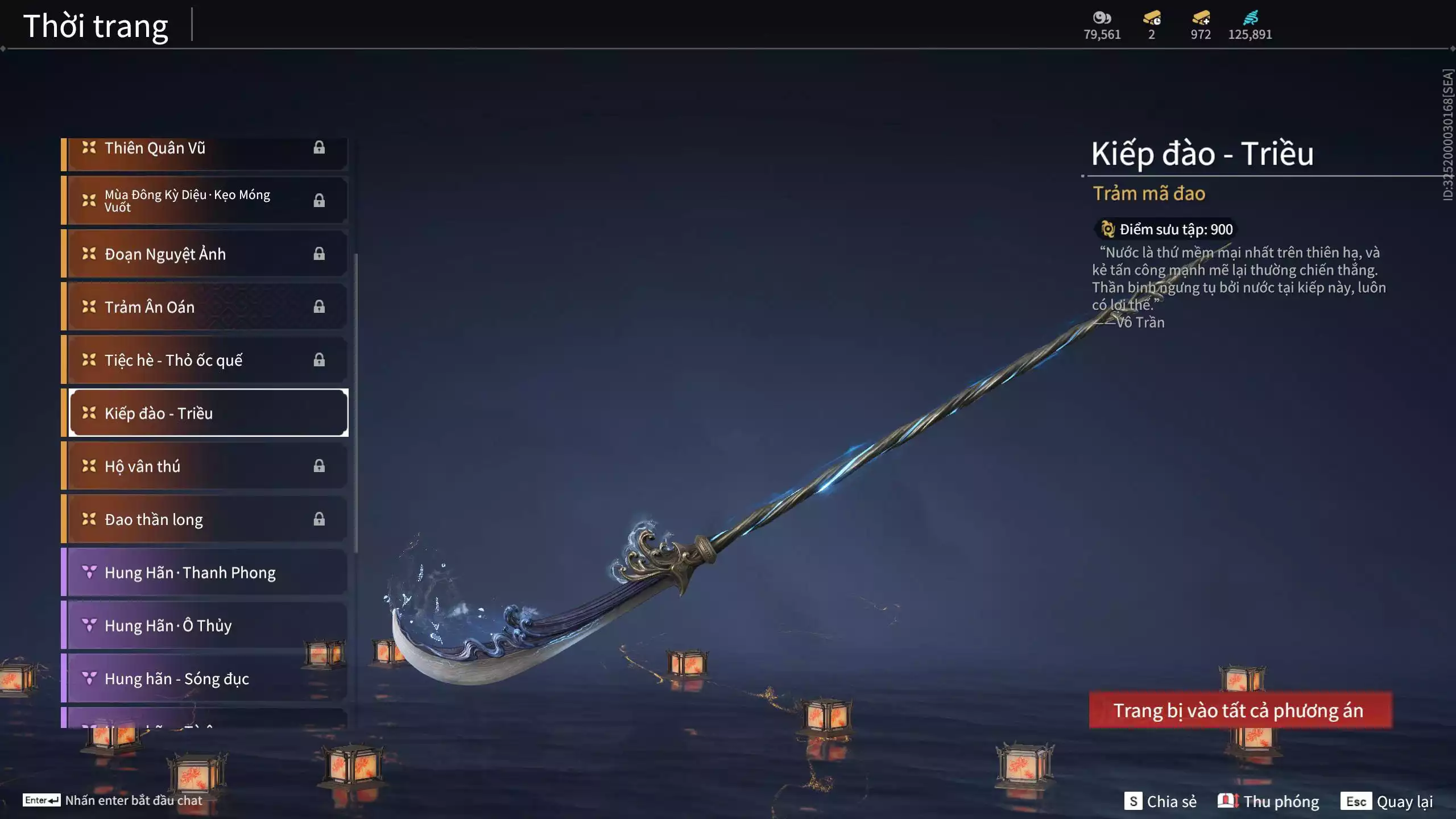Select the Hộ vân thú skin
Screen dimensions: 1456x819
205,466
